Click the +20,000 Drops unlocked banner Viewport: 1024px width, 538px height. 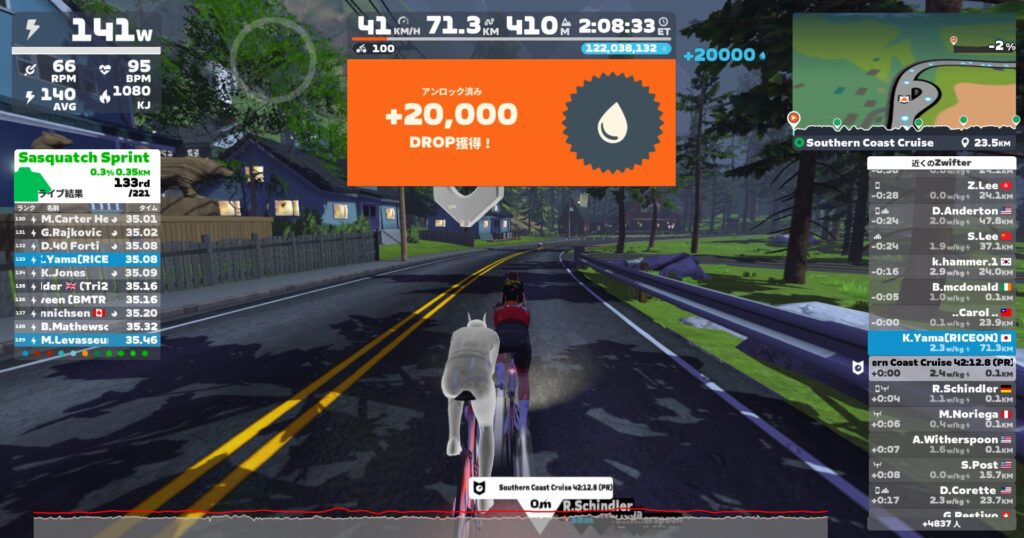coord(510,122)
